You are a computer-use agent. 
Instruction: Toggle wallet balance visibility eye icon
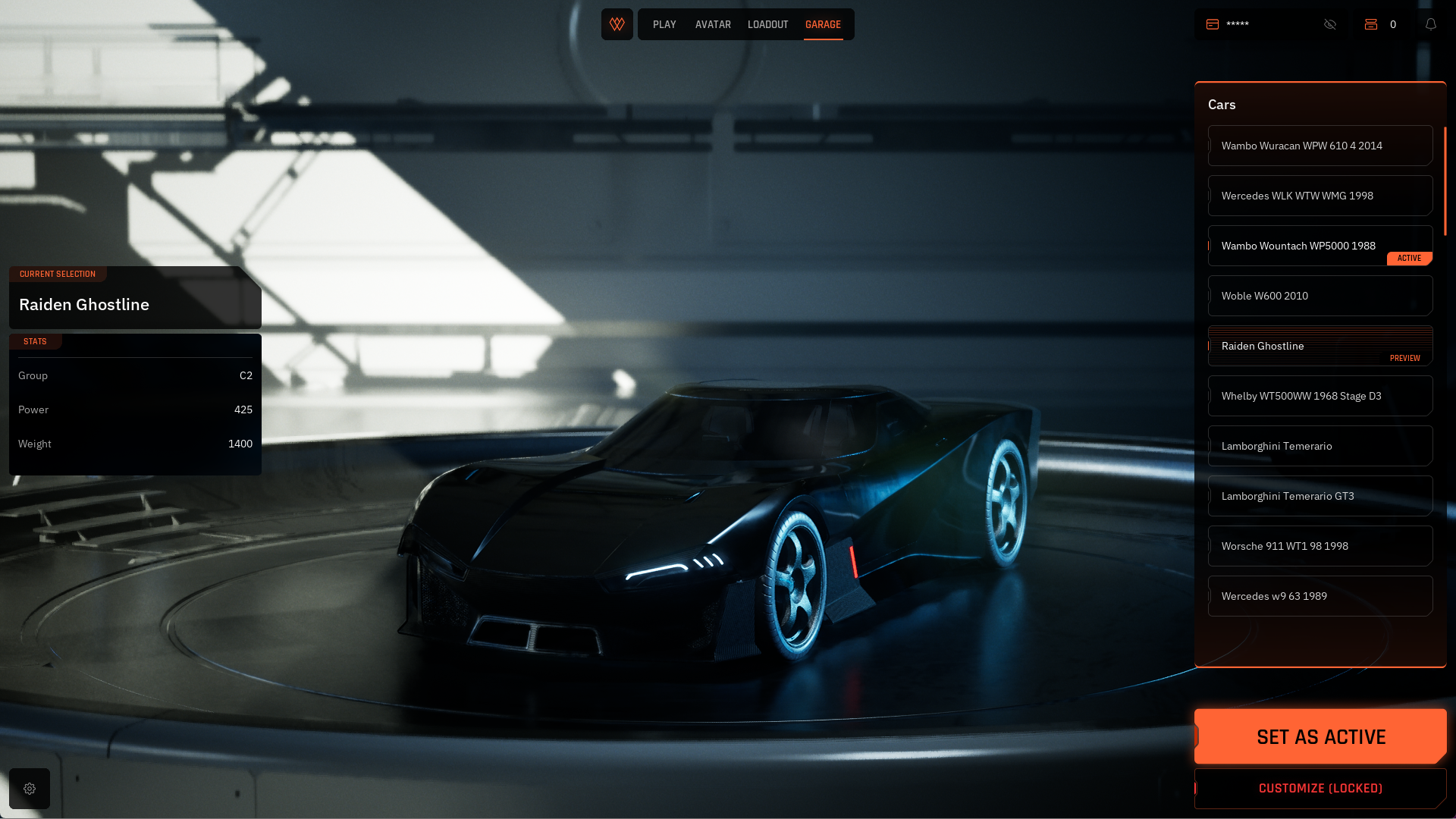click(1330, 24)
